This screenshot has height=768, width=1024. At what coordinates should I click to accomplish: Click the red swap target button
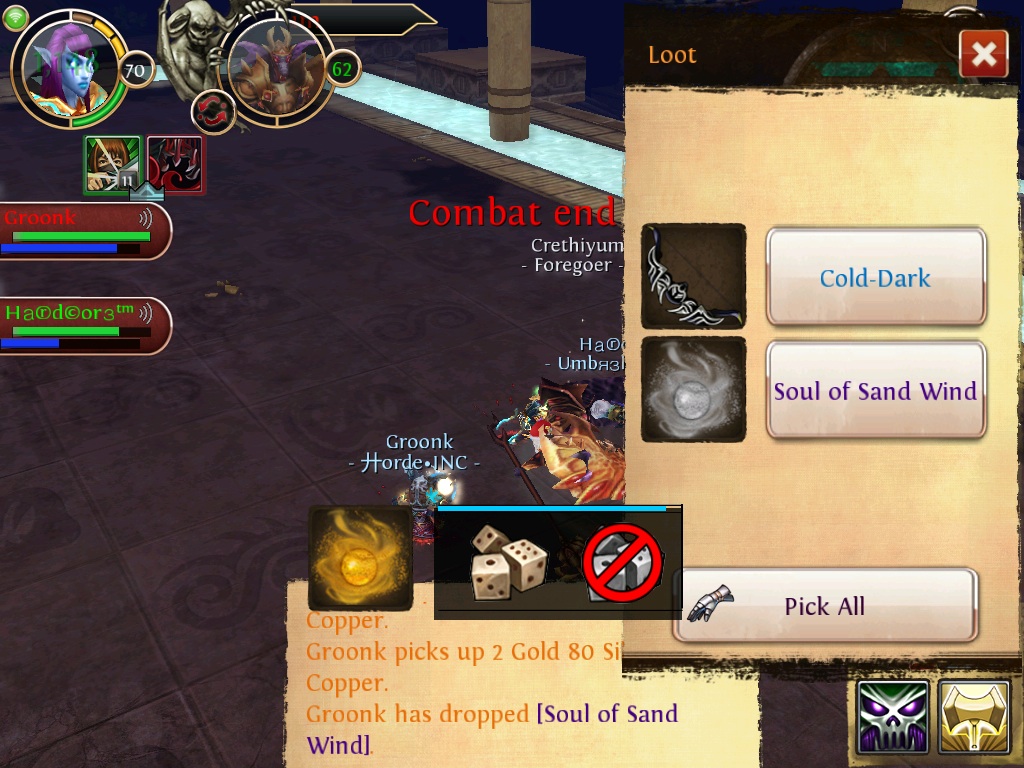213,111
